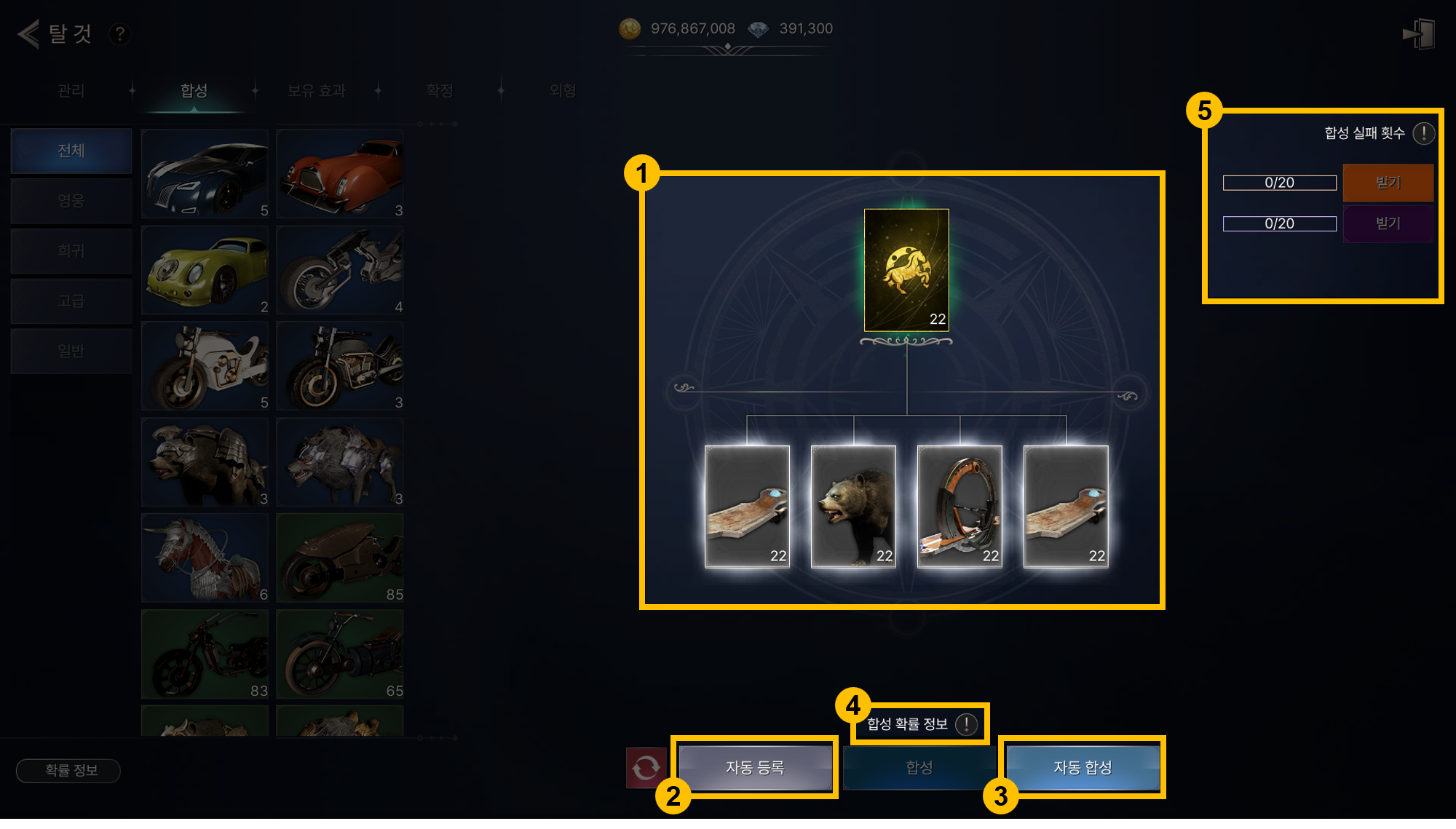
Task: Pick the red vintage car mount
Action: 340,174
